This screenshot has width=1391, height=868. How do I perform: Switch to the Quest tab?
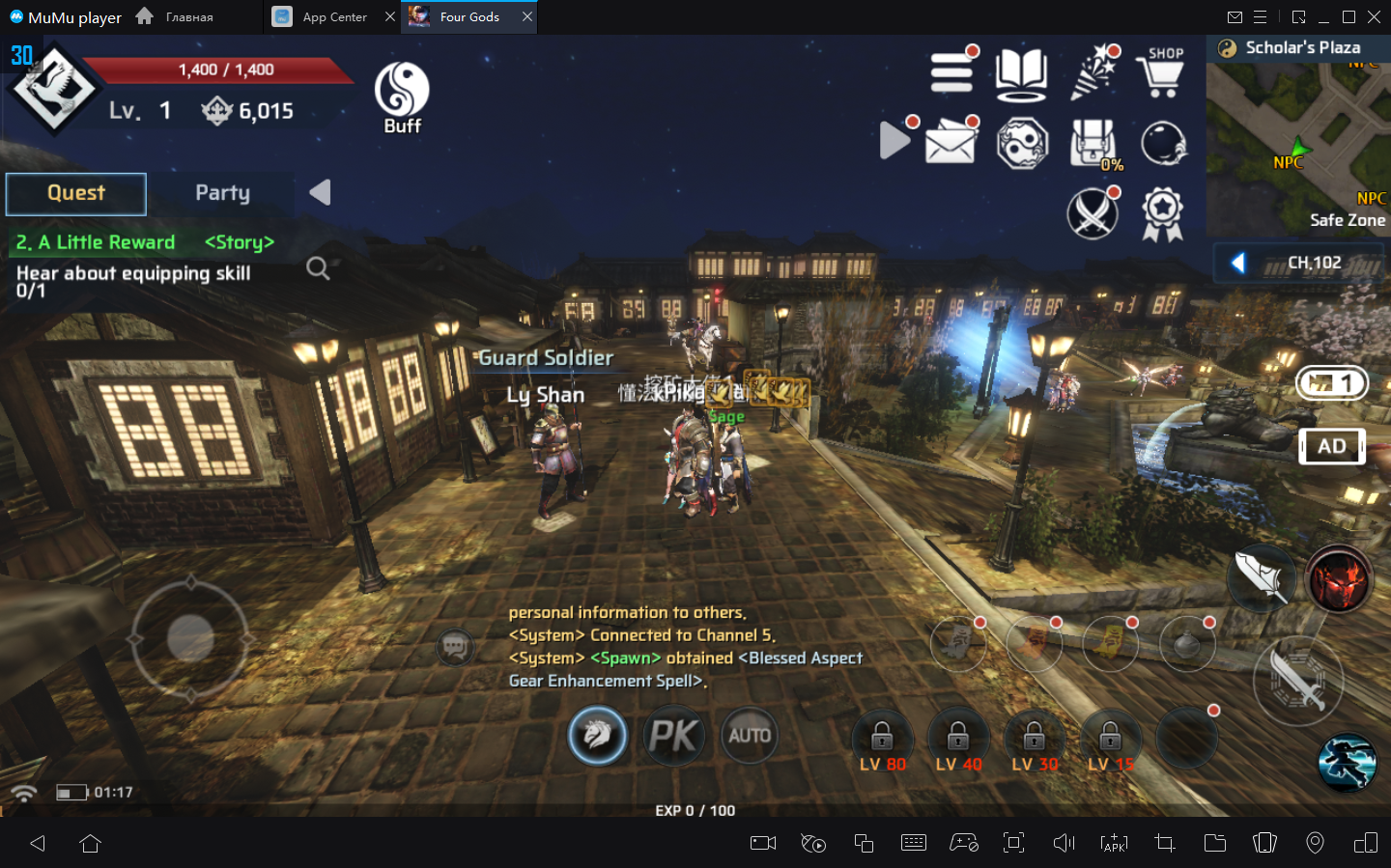(76, 193)
